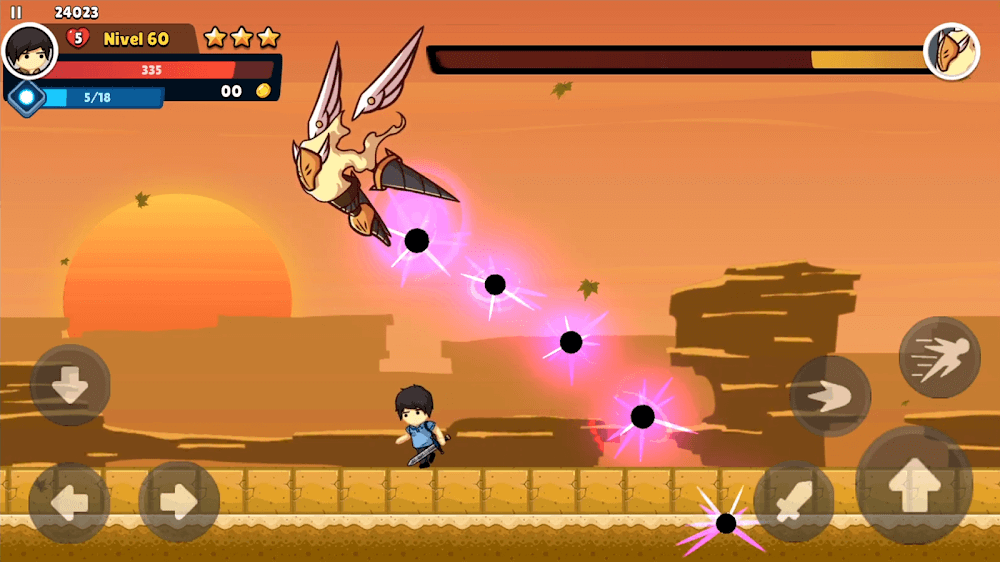Attack using the sword button
This screenshot has width=1000, height=562.
point(793,502)
